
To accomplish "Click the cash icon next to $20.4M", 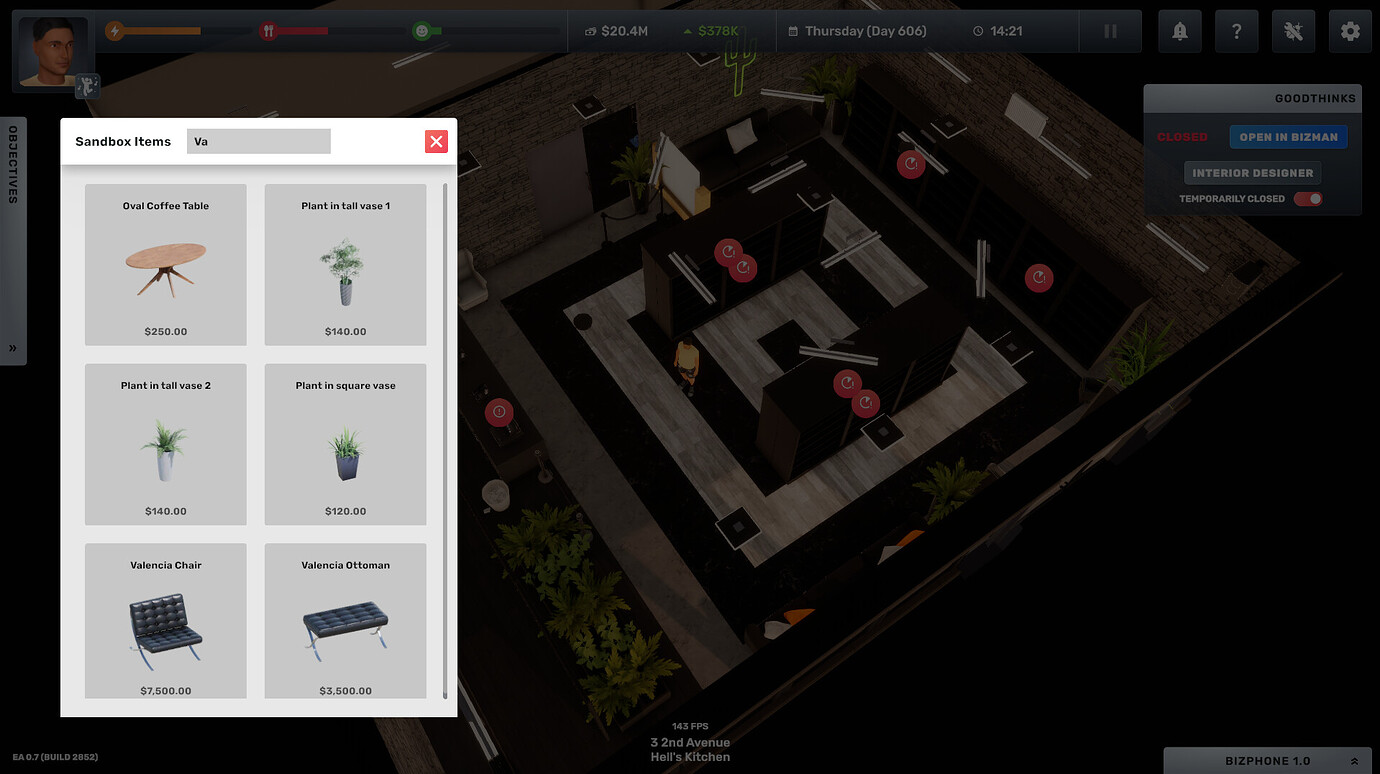I will (x=590, y=31).
